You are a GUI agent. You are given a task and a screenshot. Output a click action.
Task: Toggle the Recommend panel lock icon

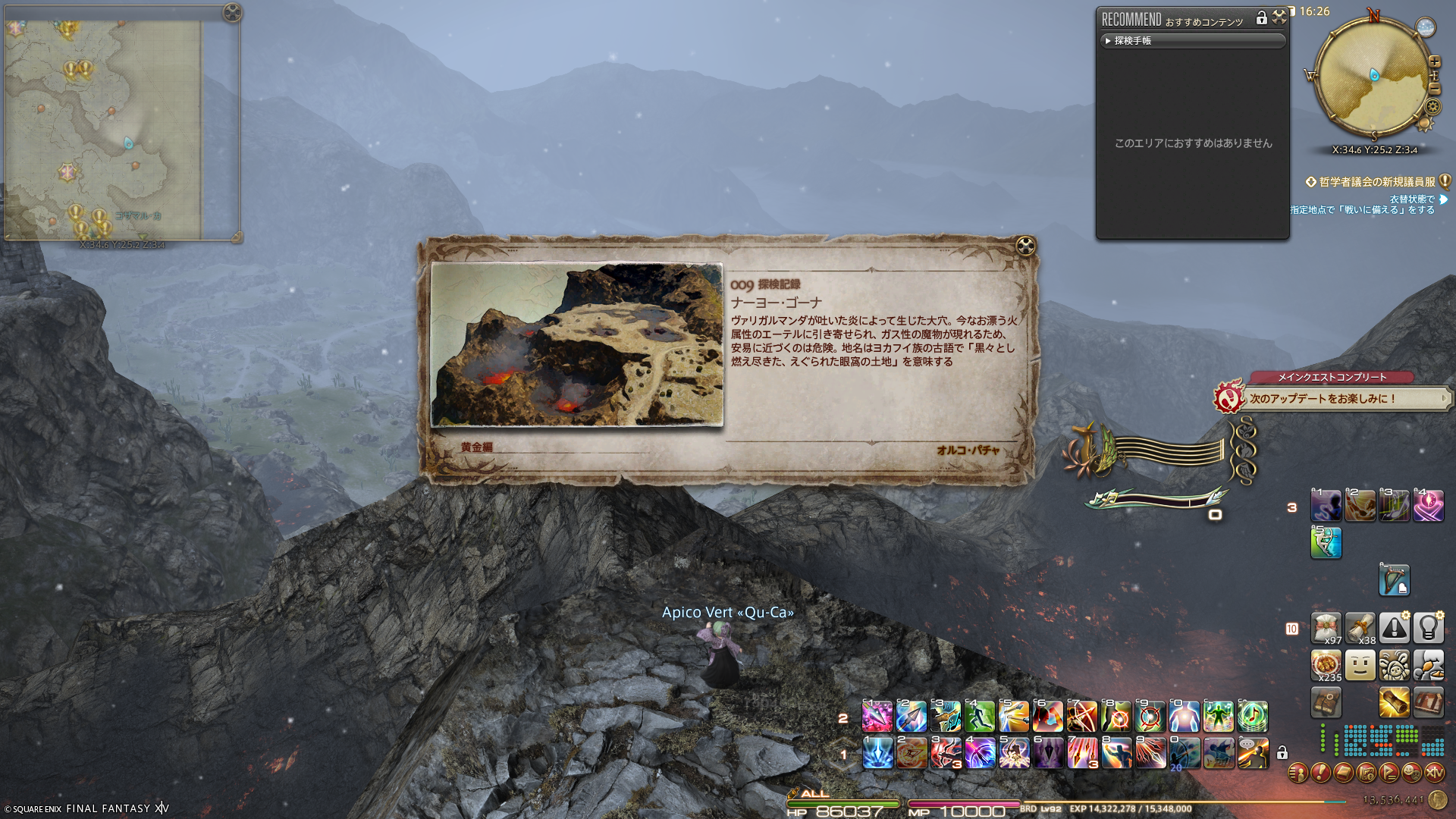(1262, 17)
